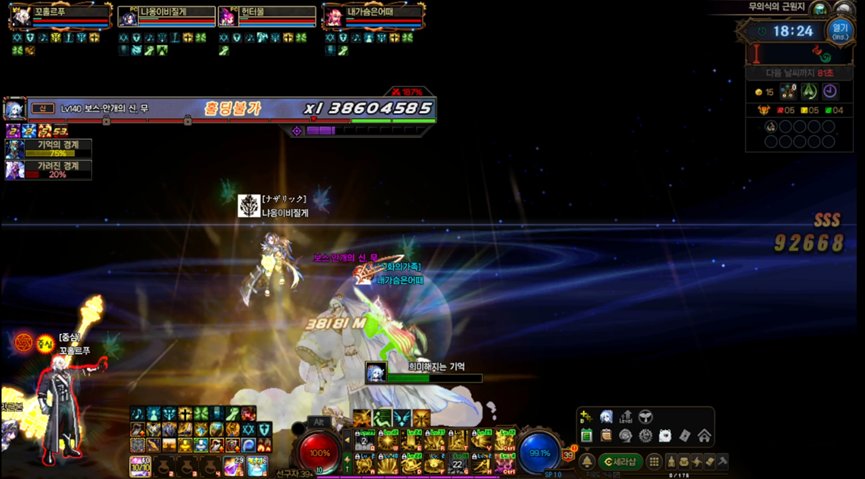Select party member 헌터몰's portrait frame
This screenshot has height=479, width=865.
coord(227,17)
